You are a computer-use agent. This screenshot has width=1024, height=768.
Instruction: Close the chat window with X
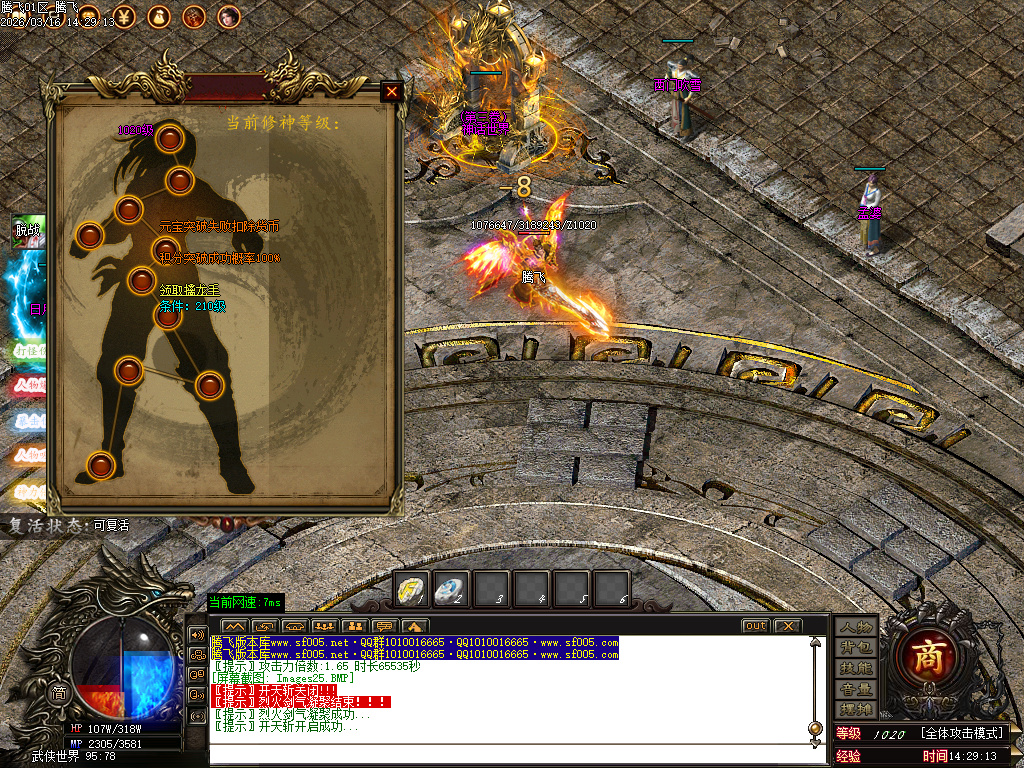pyautogui.click(x=788, y=626)
